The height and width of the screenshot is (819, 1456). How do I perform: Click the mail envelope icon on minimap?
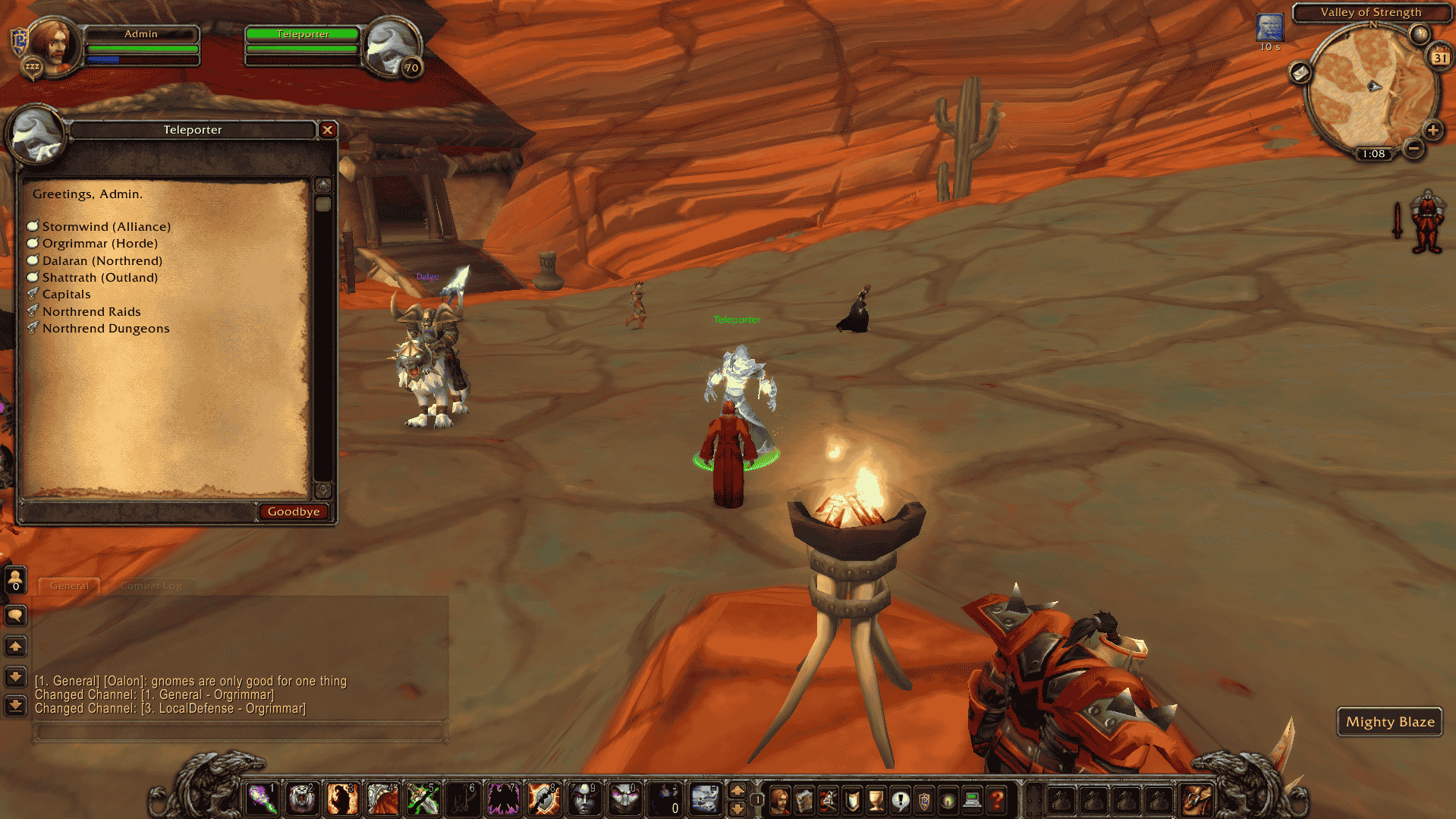coord(1300,73)
